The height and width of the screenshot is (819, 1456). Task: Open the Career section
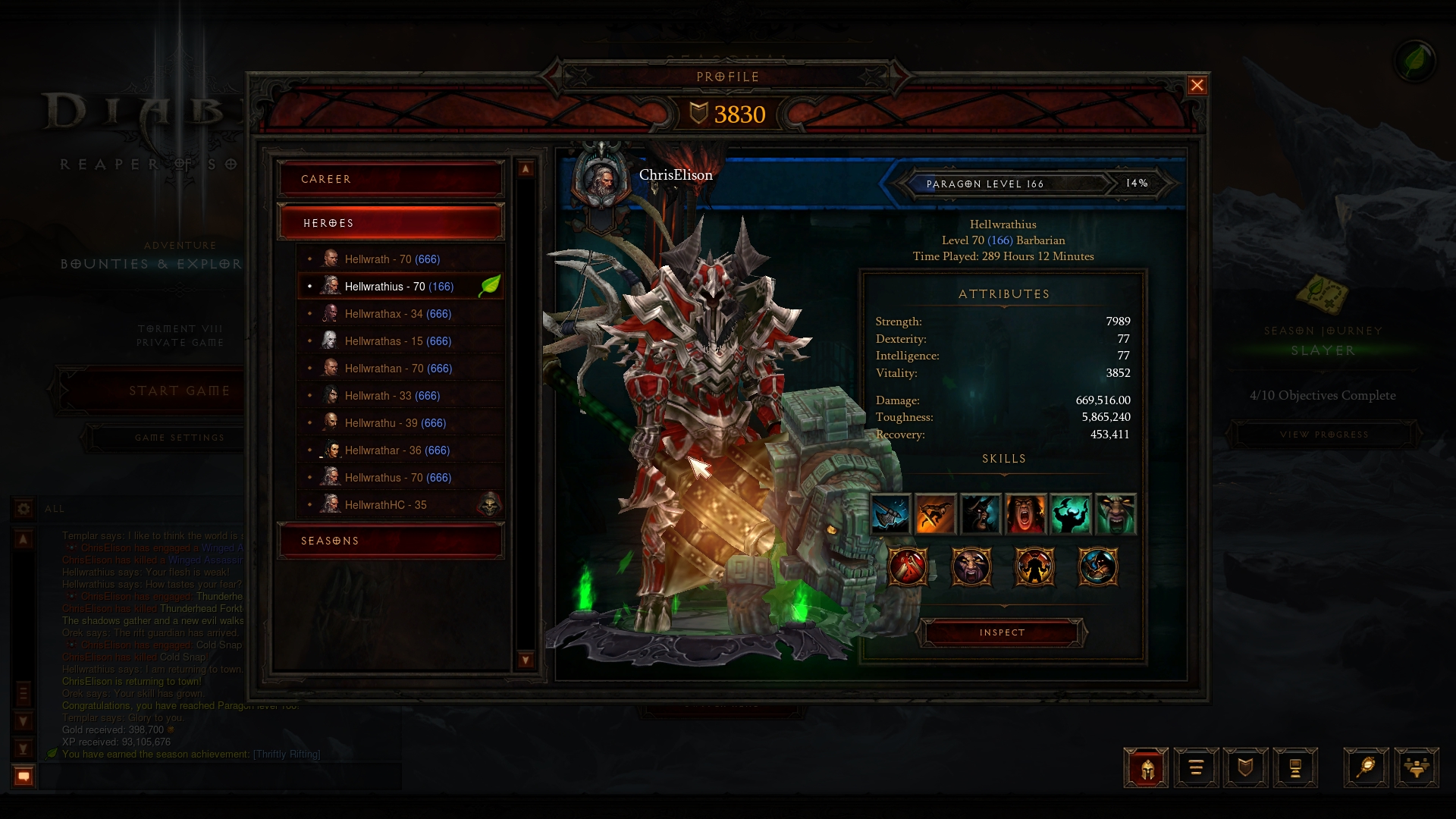pyautogui.click(x=391, y=179)
